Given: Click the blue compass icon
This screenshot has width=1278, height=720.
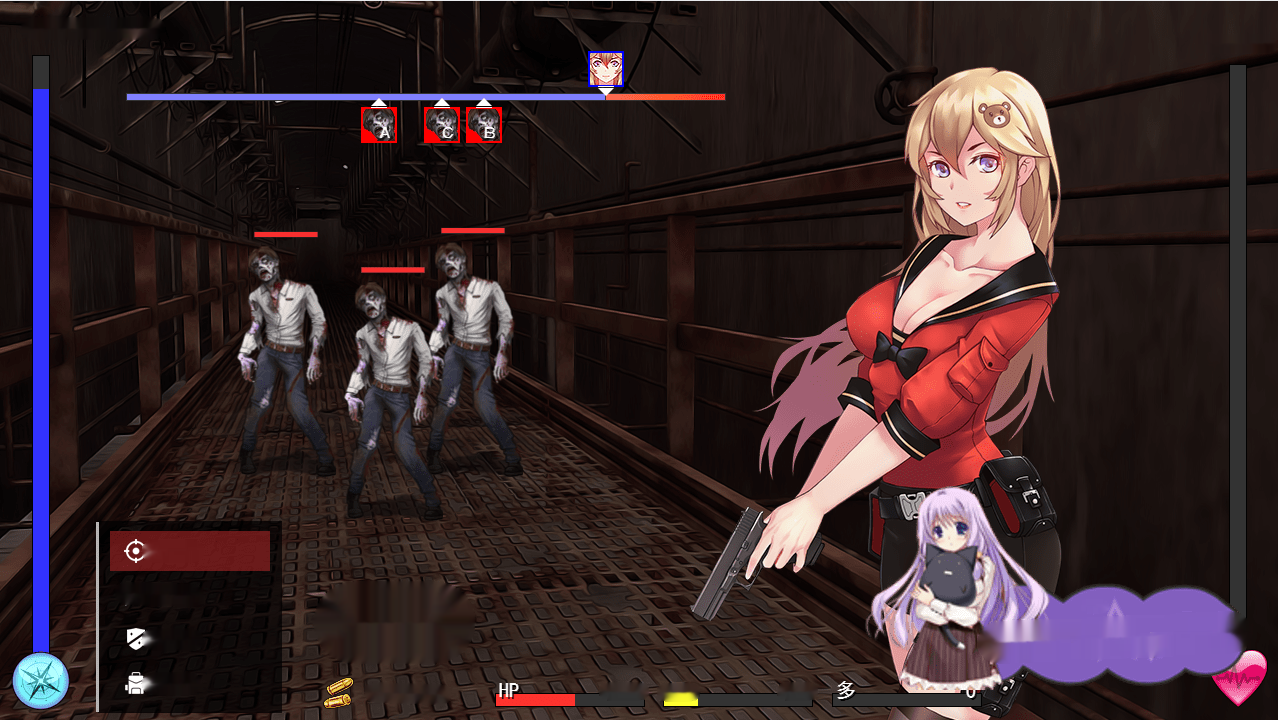Looking at the screenshot, I should click(40, 681).
